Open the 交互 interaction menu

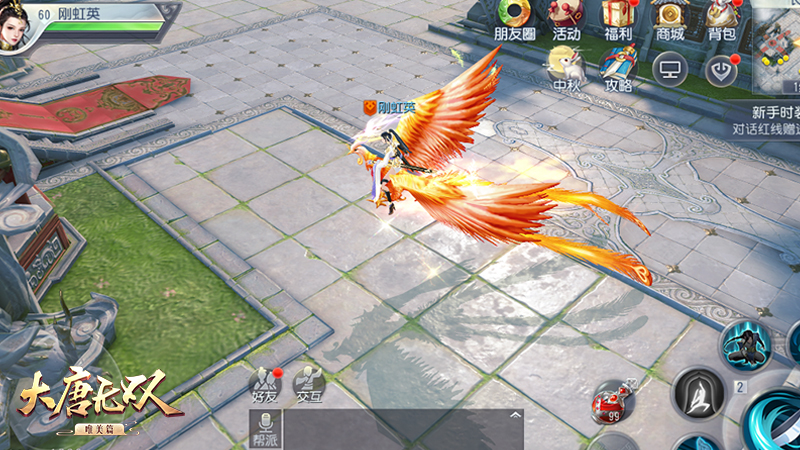pos(308,385)
